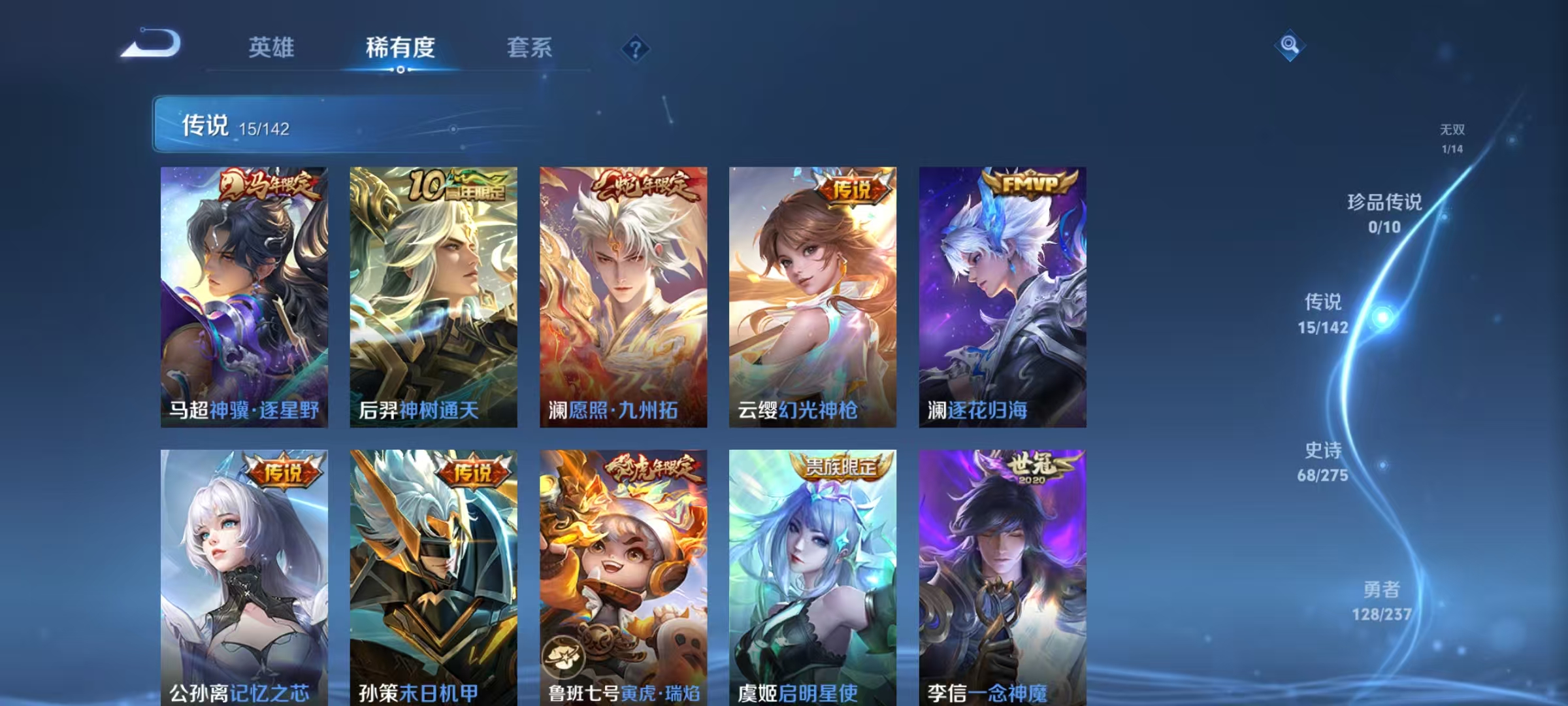Open the 公孙离记忆之芯 skin card
The height and width of the screenshot is (706, 1568).
click(x=245, y=575)
